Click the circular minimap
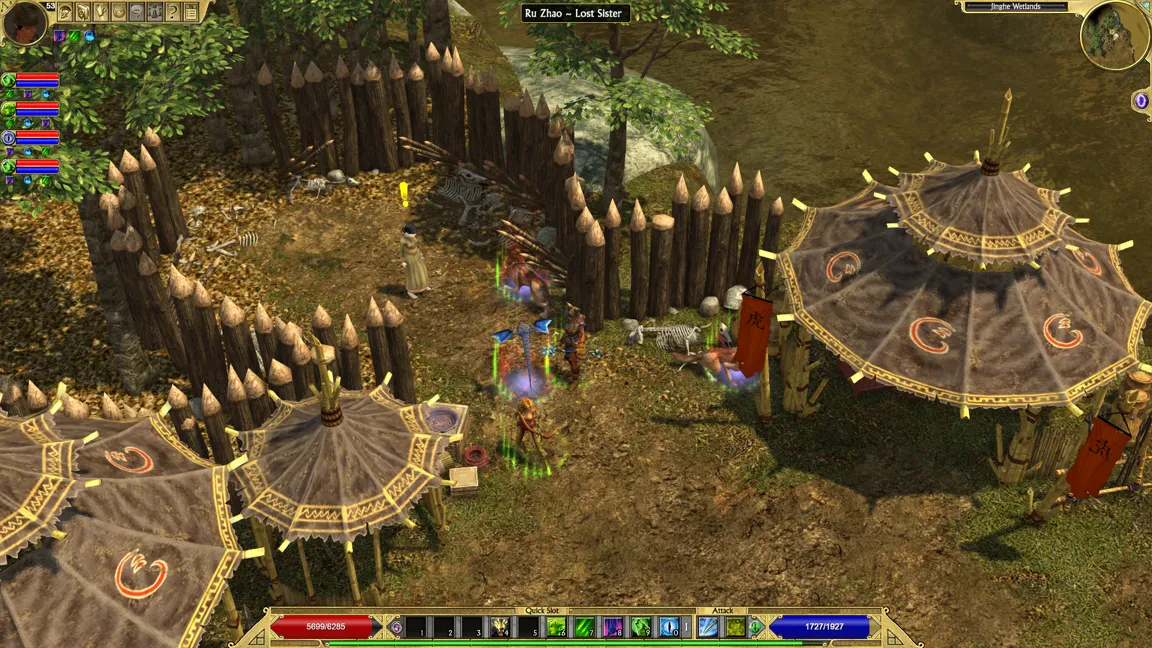This screenshot has height=648, width=1152. (x=1113, y=34)
